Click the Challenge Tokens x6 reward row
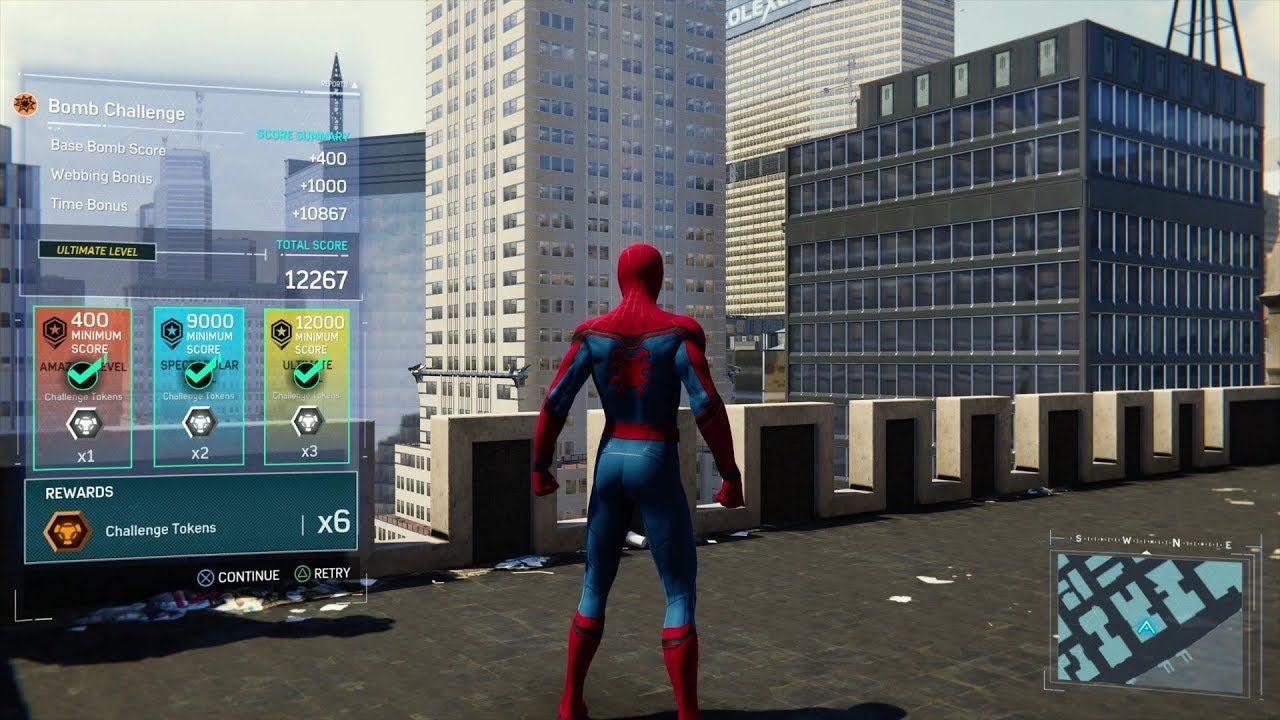Viewport: 1280px width, 720px height. (190, 517)
